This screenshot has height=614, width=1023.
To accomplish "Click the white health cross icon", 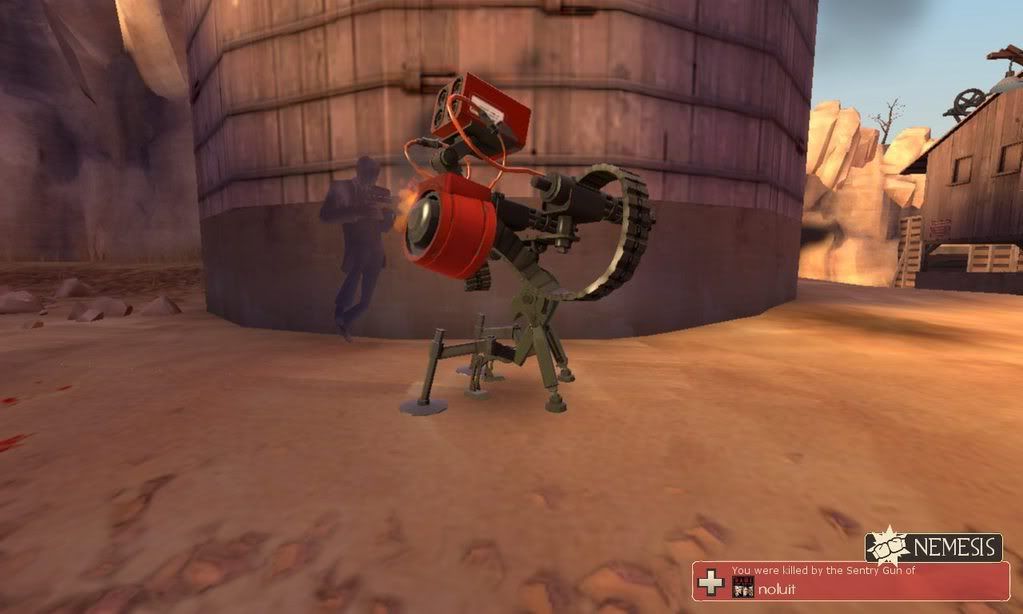I will 711,582.
